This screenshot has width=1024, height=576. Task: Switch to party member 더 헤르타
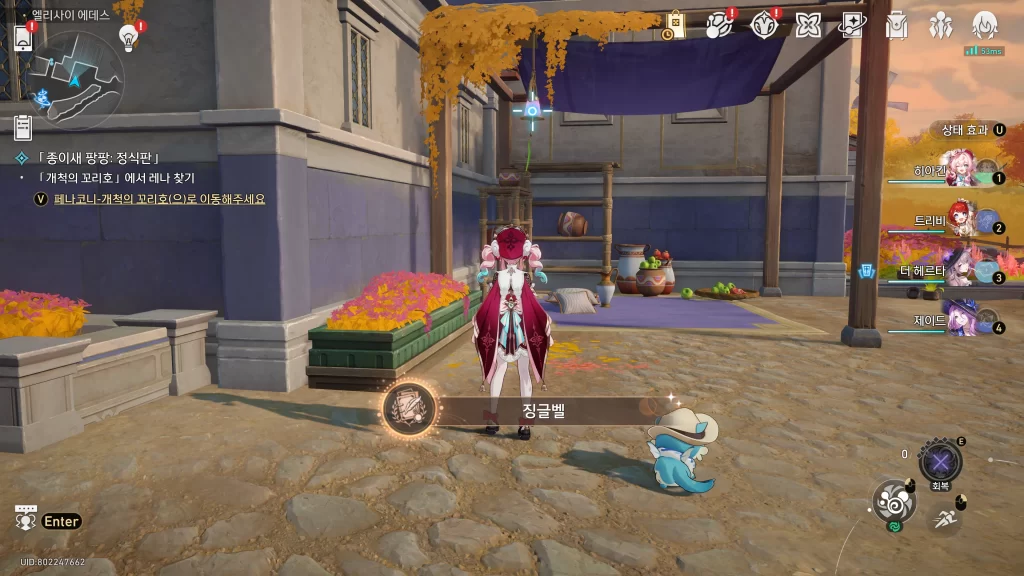(962, 268)
